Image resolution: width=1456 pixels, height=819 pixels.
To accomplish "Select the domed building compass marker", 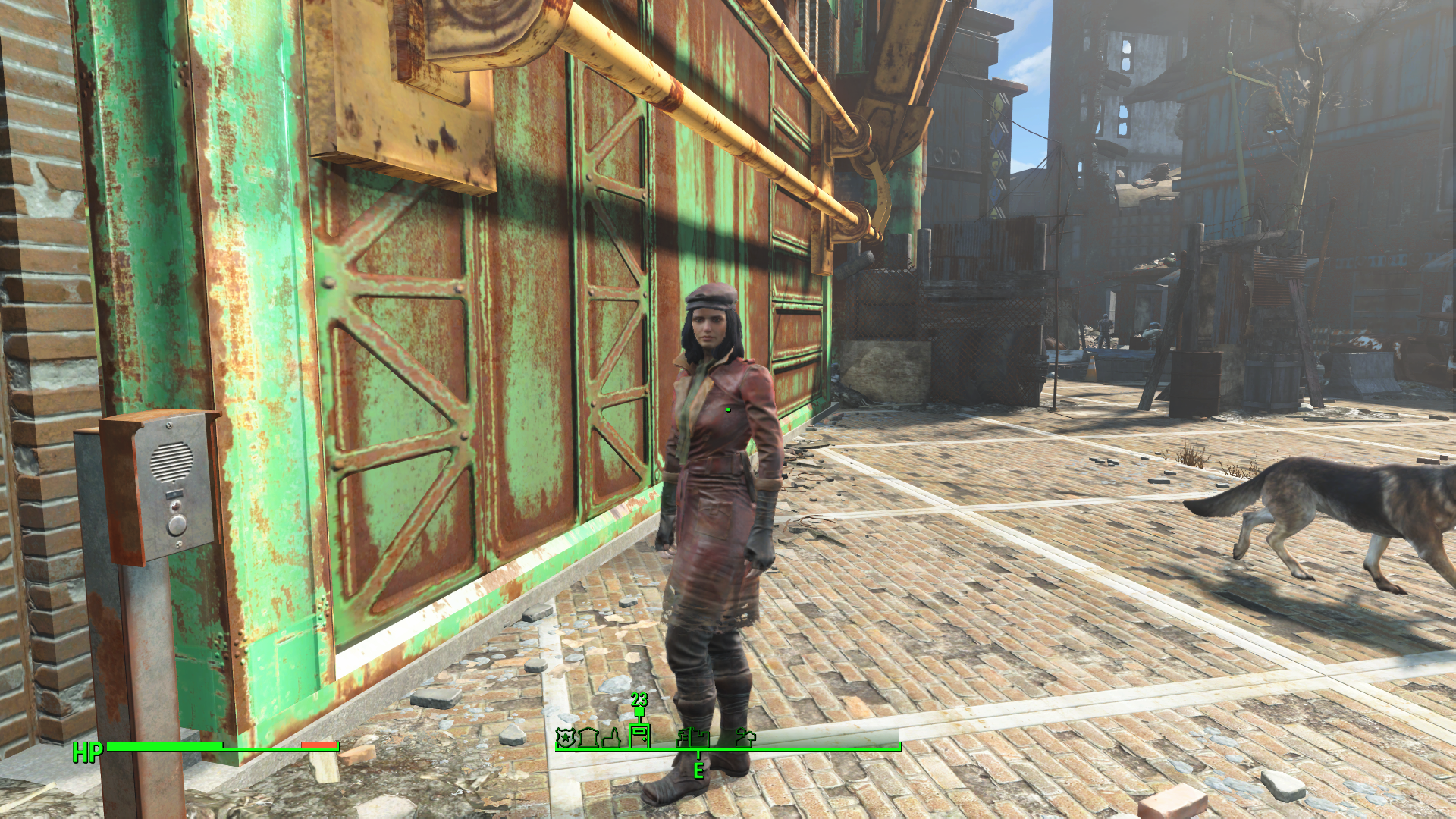I will click(588, 737).
